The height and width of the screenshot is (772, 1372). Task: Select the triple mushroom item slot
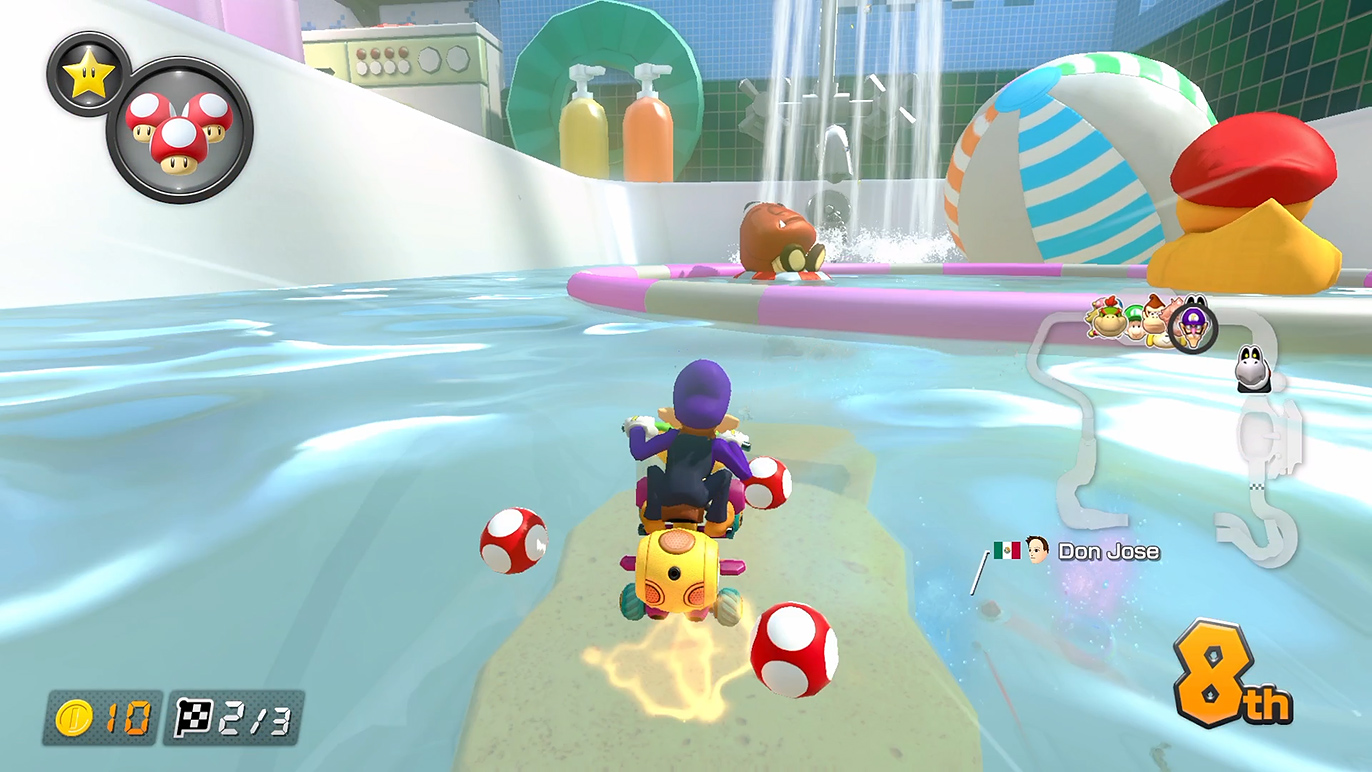[179, 130]
